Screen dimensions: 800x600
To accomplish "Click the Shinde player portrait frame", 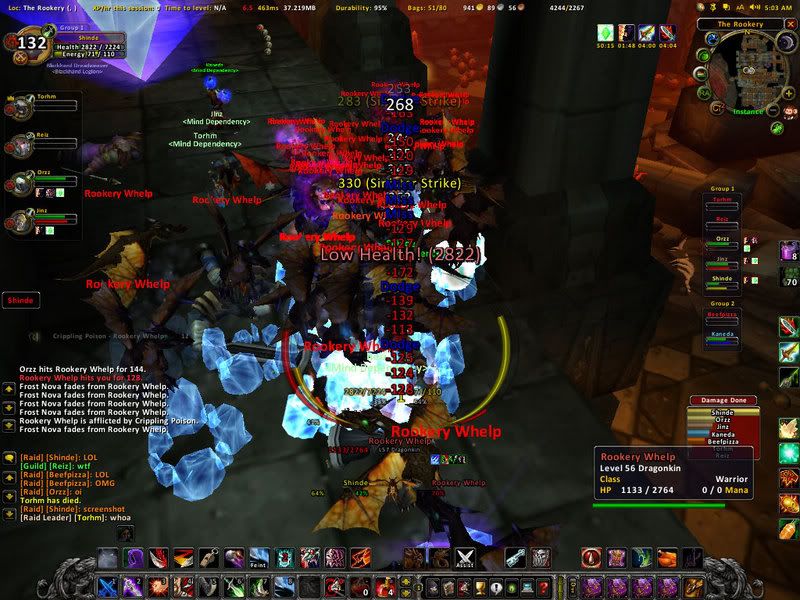I will coord(32,43).
